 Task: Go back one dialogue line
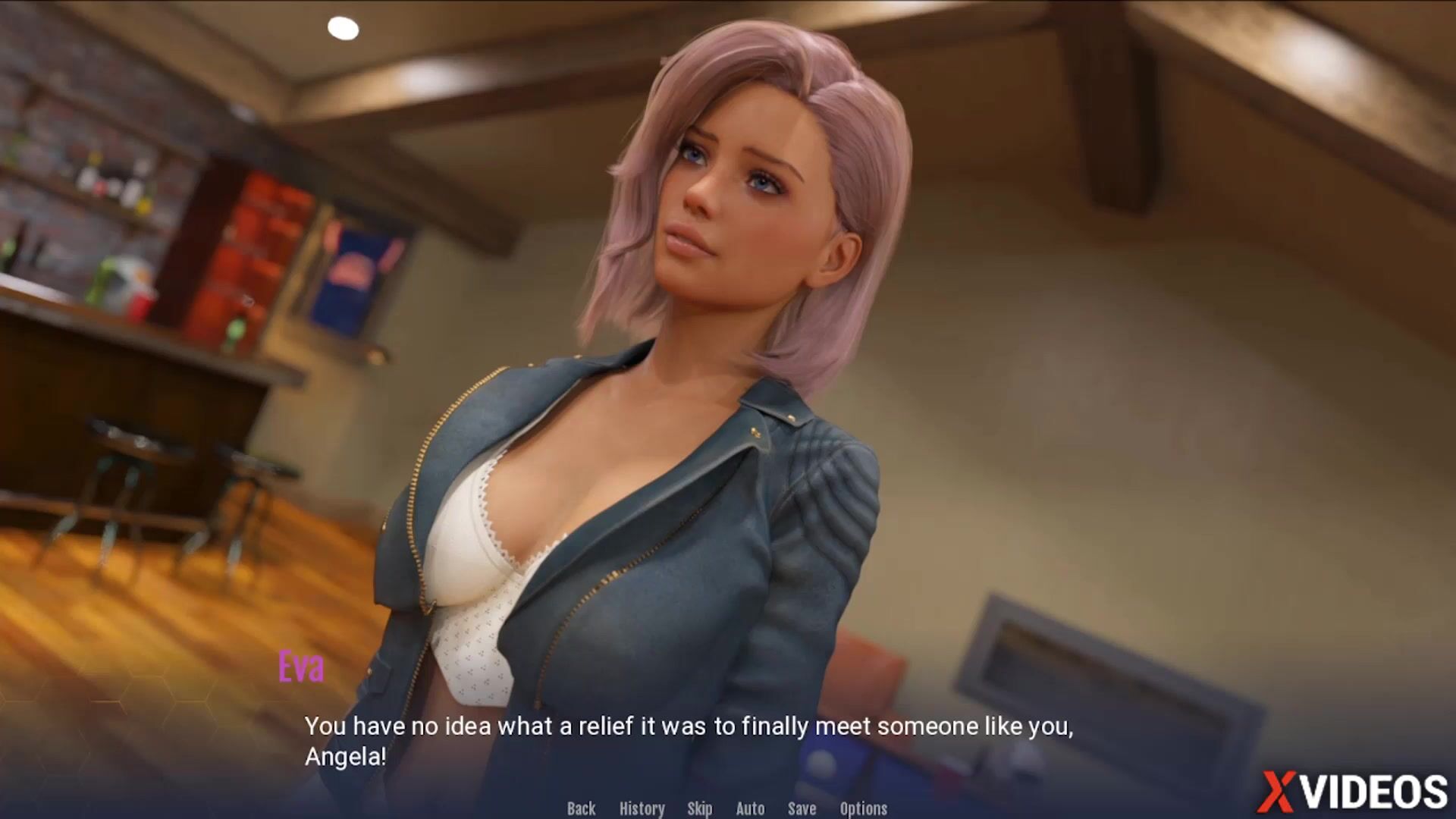click(581, 808)
